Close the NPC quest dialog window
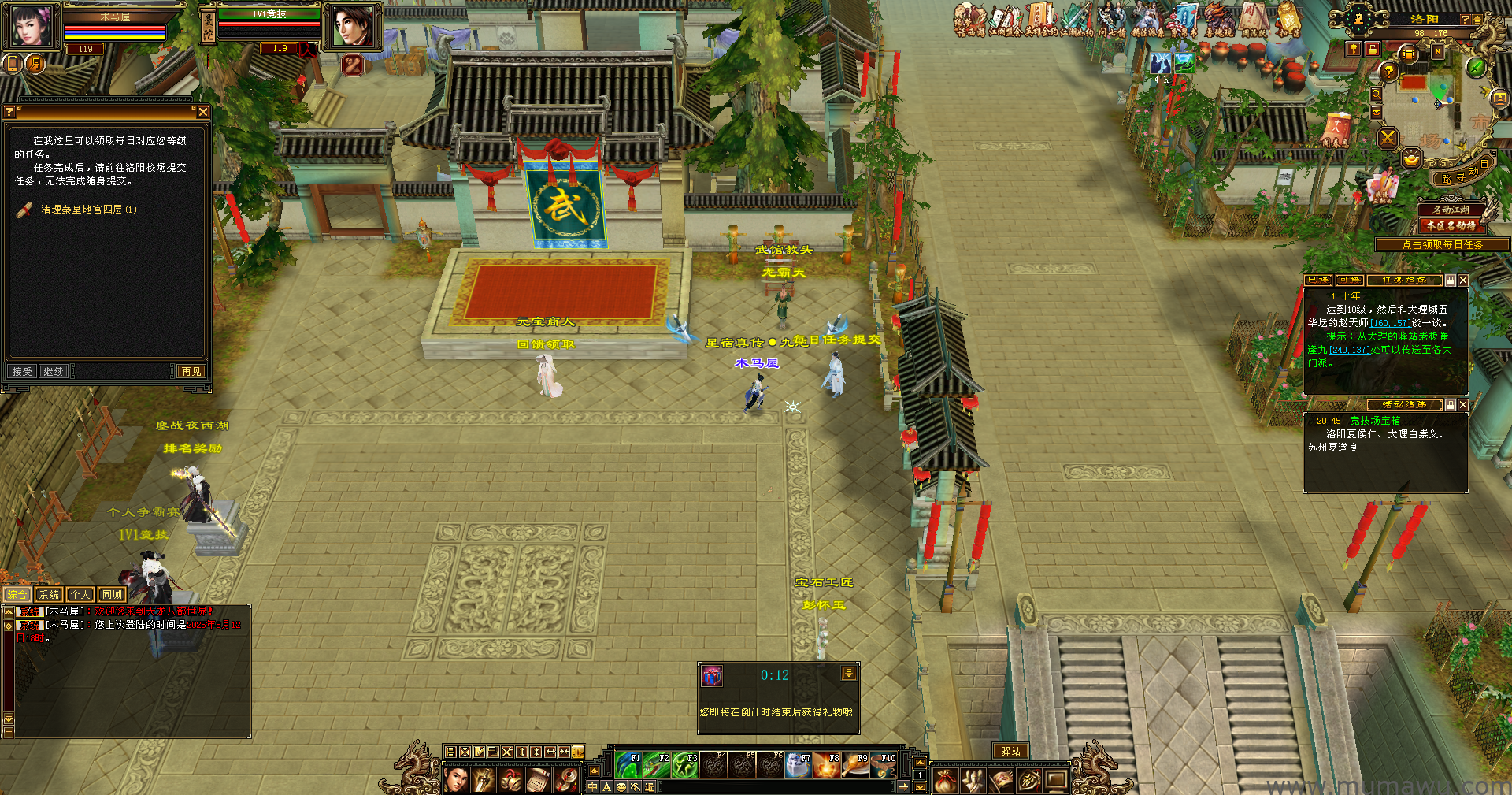 click(x=203, y=112)
